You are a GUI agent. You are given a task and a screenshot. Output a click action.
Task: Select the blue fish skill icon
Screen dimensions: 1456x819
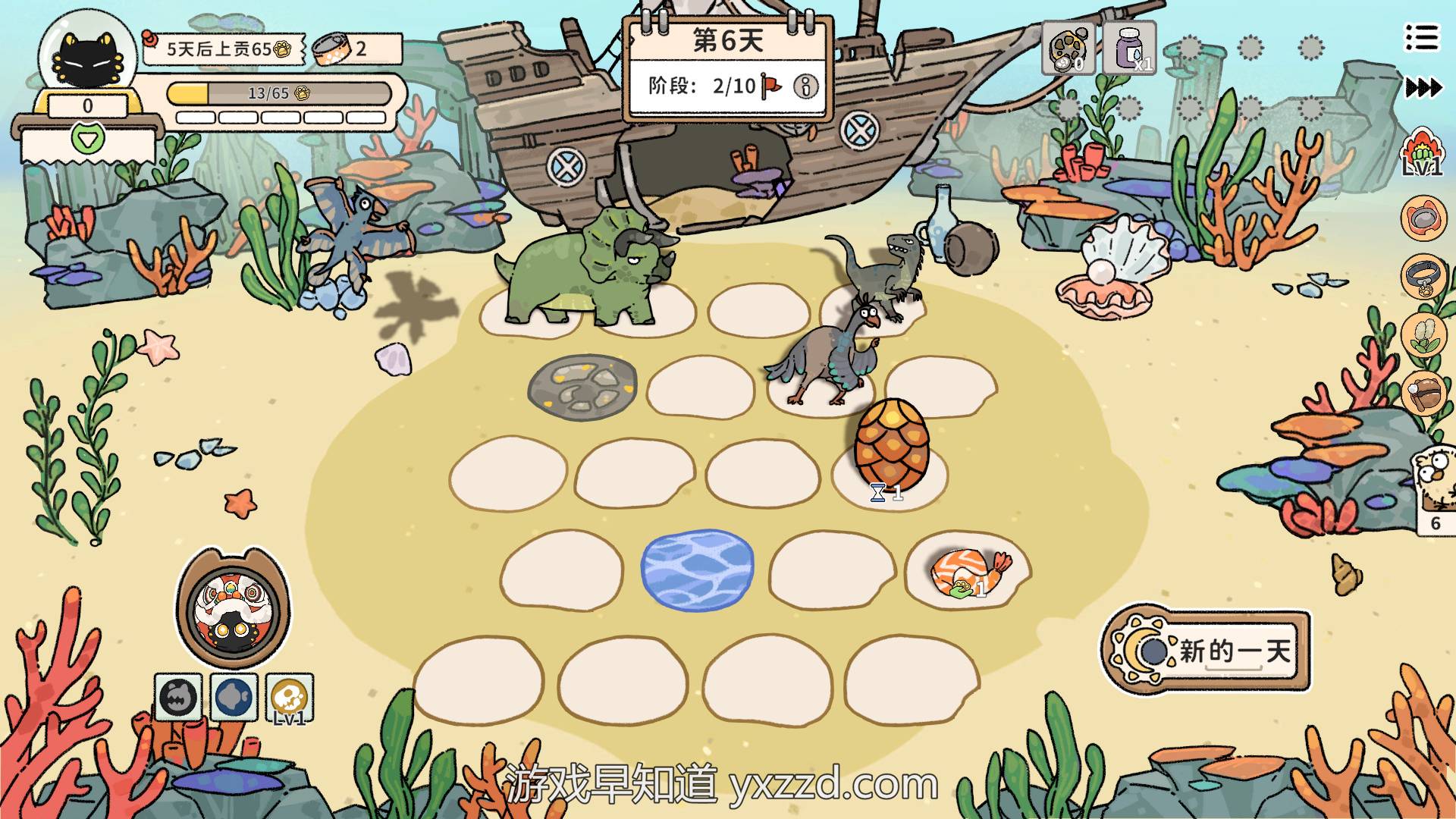coord(234,697)
